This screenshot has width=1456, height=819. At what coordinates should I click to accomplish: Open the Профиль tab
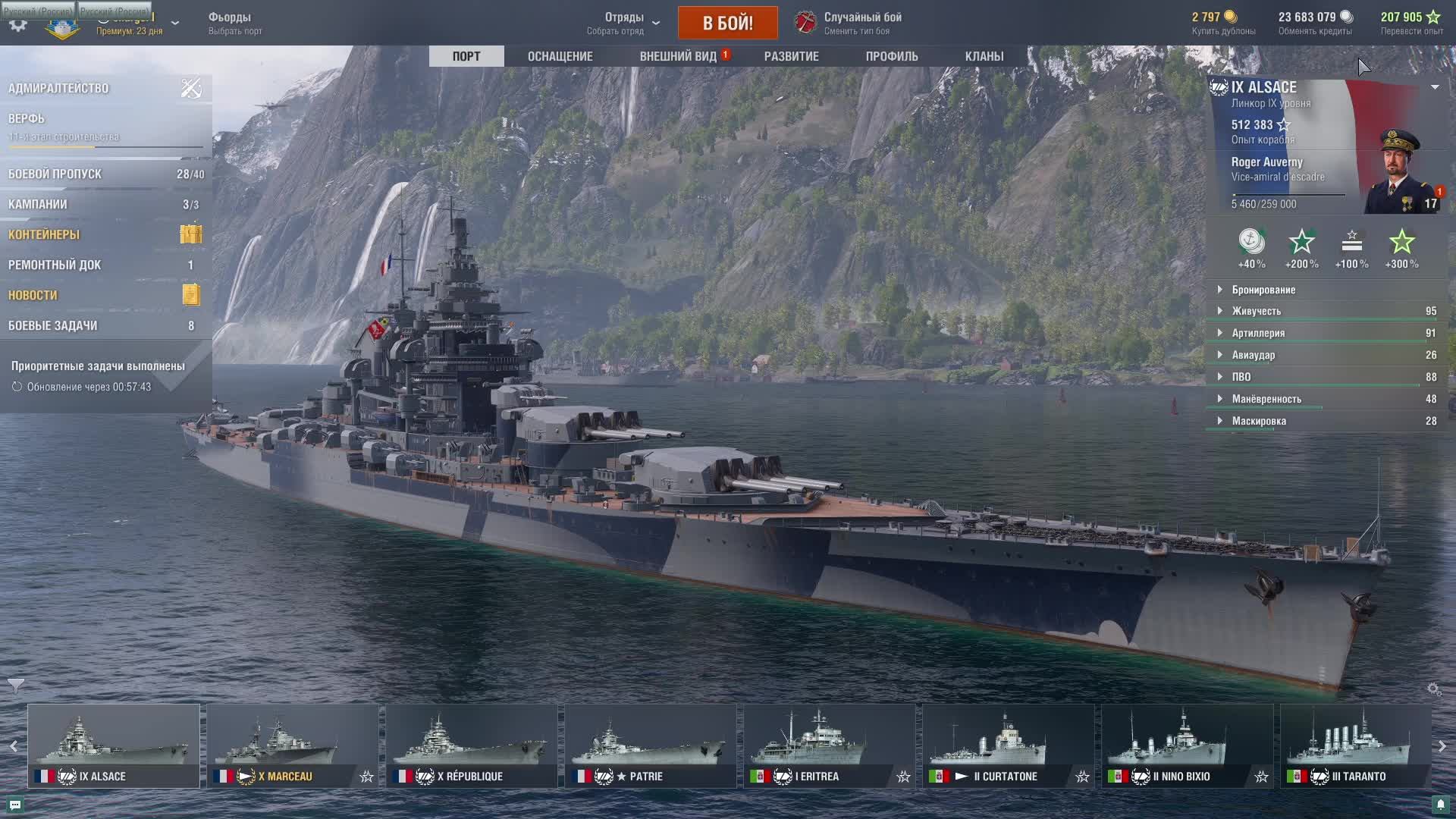[x=892, y=56]
